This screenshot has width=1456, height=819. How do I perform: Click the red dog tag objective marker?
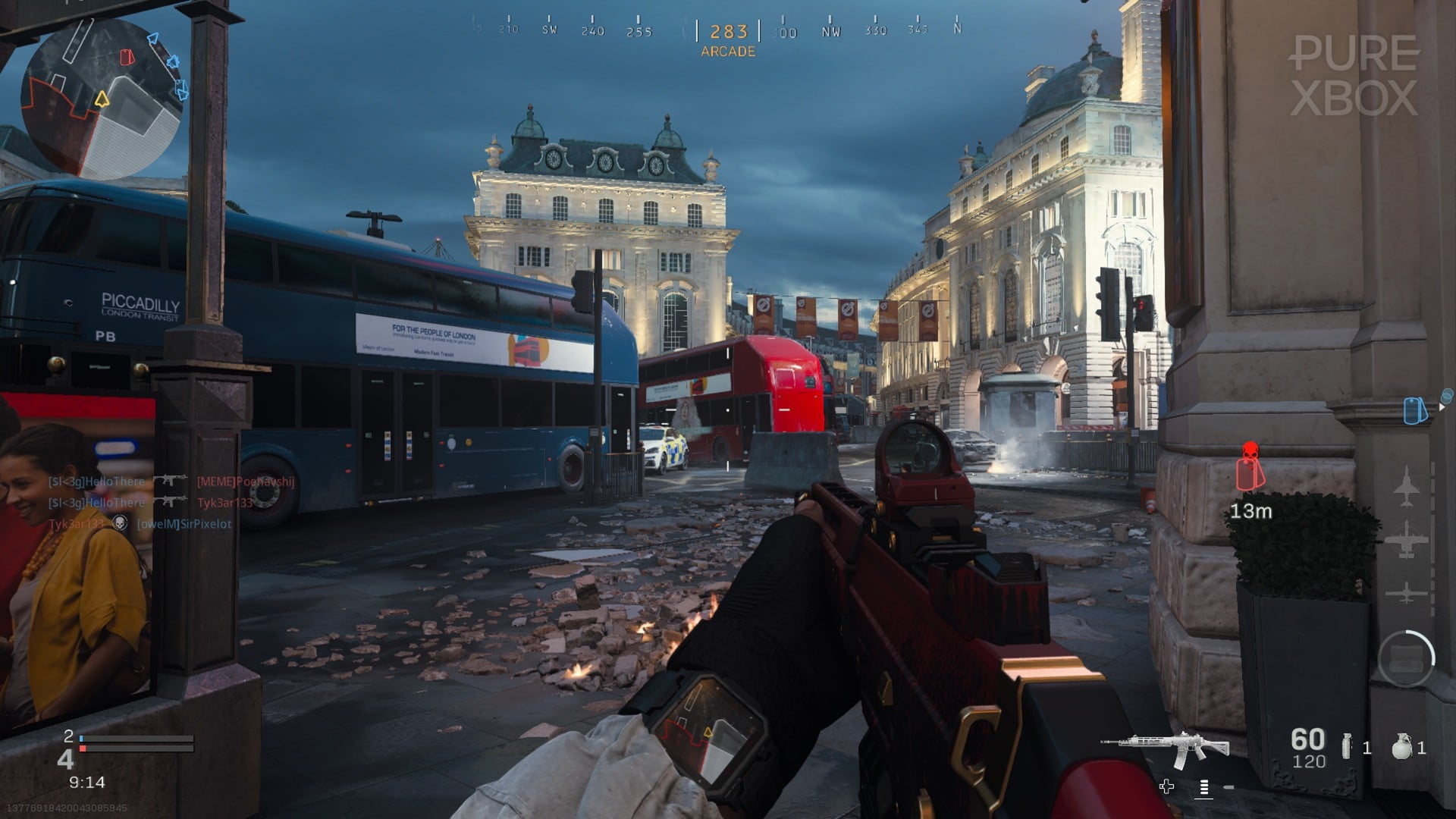click(x=1250, y=467)
